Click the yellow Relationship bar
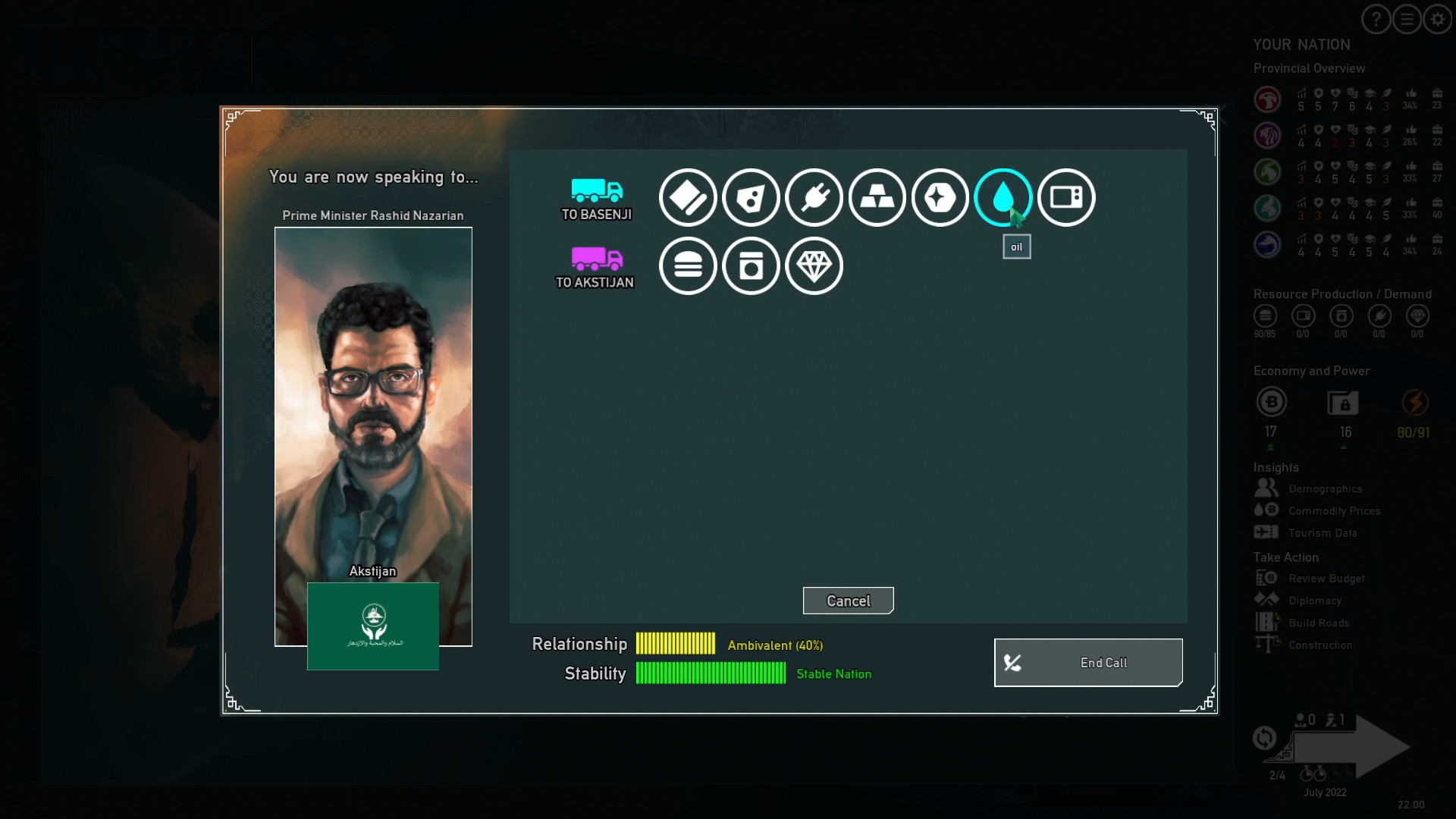This screenshot has width=1456, height=819. click(675, 643)
